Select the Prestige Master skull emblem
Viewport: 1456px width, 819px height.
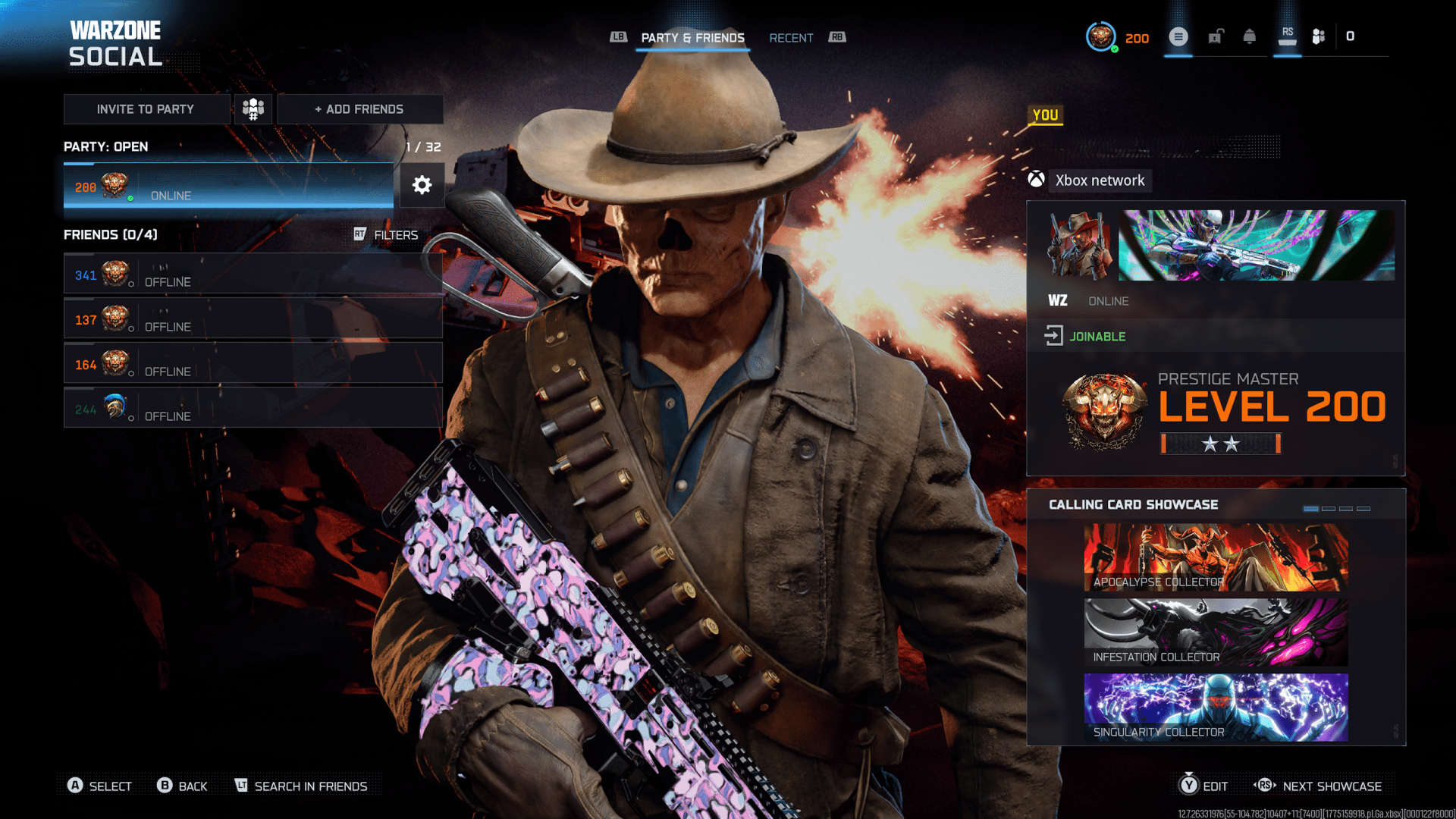coord(1103,409)
